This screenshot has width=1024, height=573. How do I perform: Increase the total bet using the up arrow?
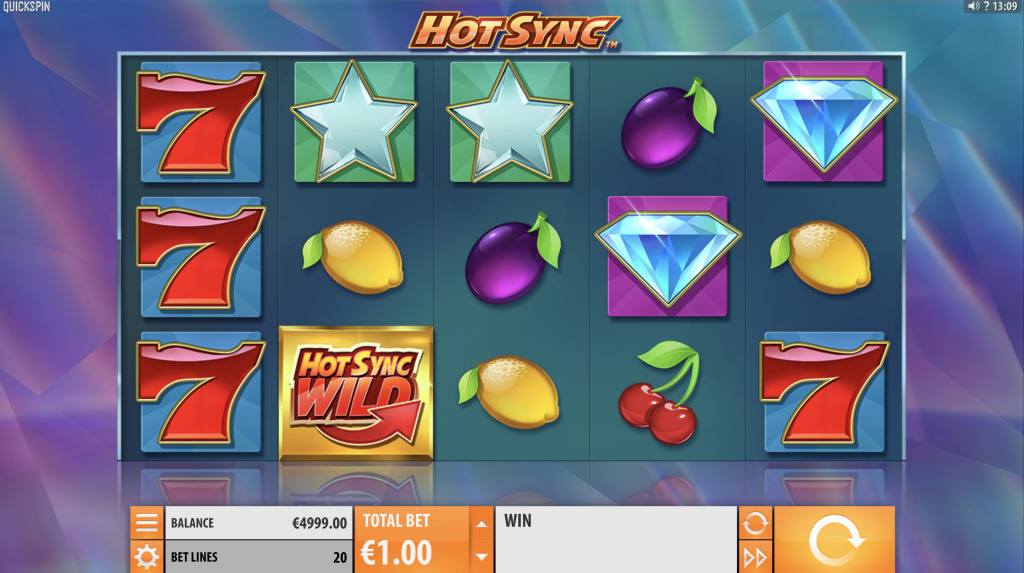pos(481,523)
